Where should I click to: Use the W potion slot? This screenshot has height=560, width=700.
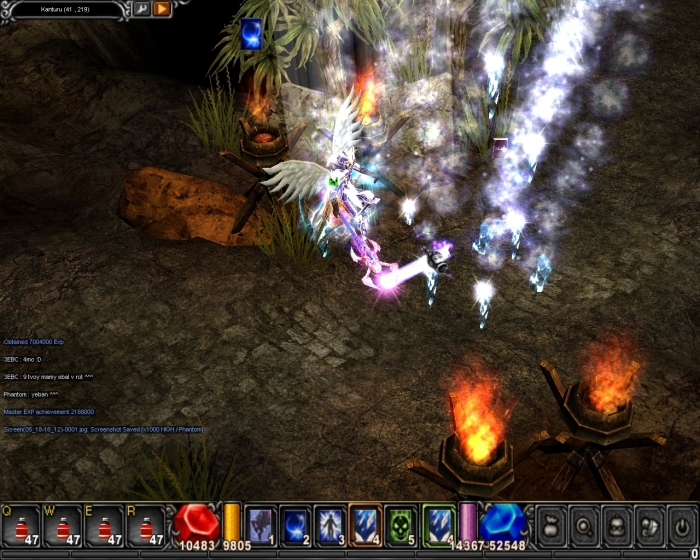63,525
